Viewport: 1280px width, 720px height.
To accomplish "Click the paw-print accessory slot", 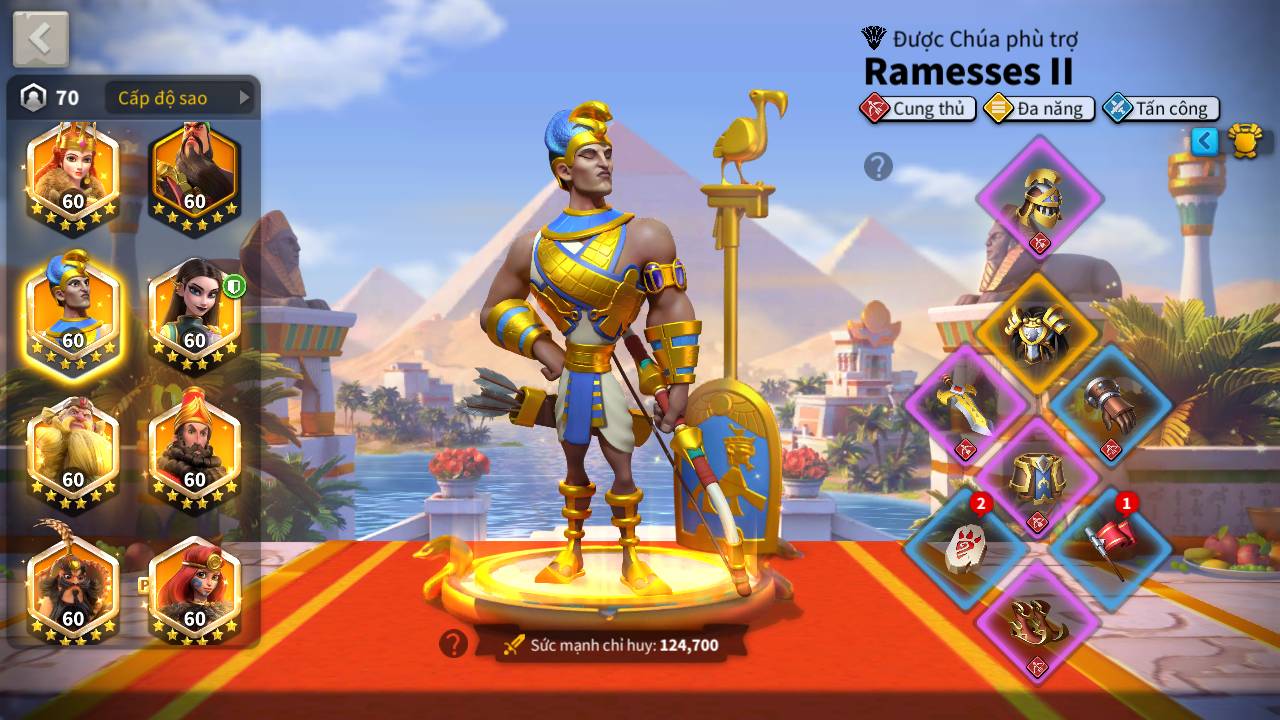I will click(965, 548).
